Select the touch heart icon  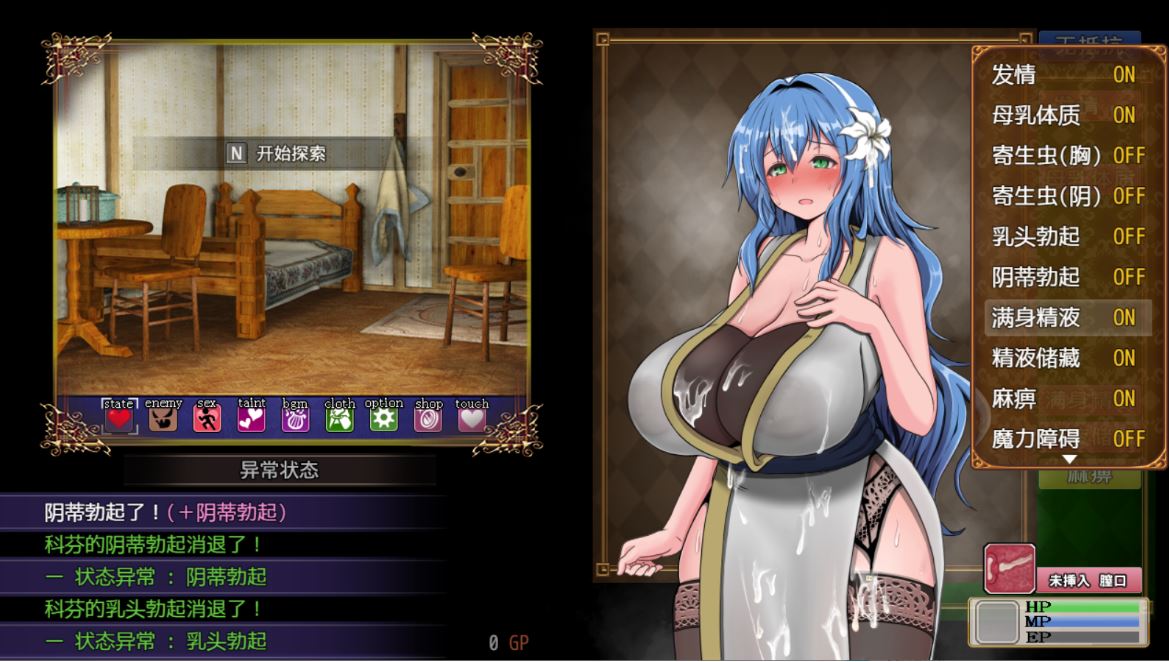[471, 419]
